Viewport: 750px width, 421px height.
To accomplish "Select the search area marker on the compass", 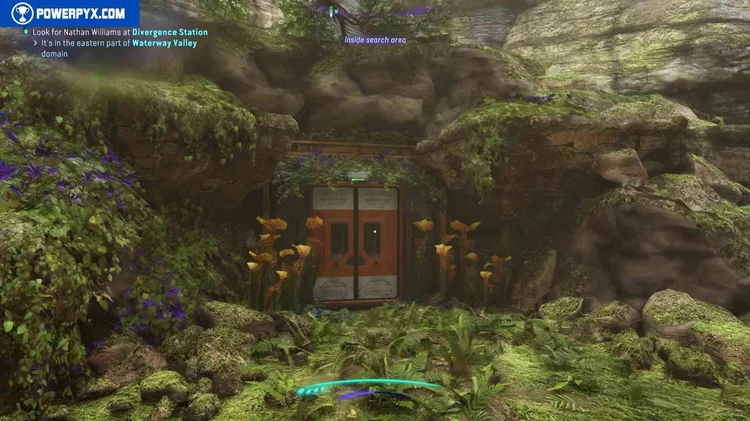I will [375, 40].
